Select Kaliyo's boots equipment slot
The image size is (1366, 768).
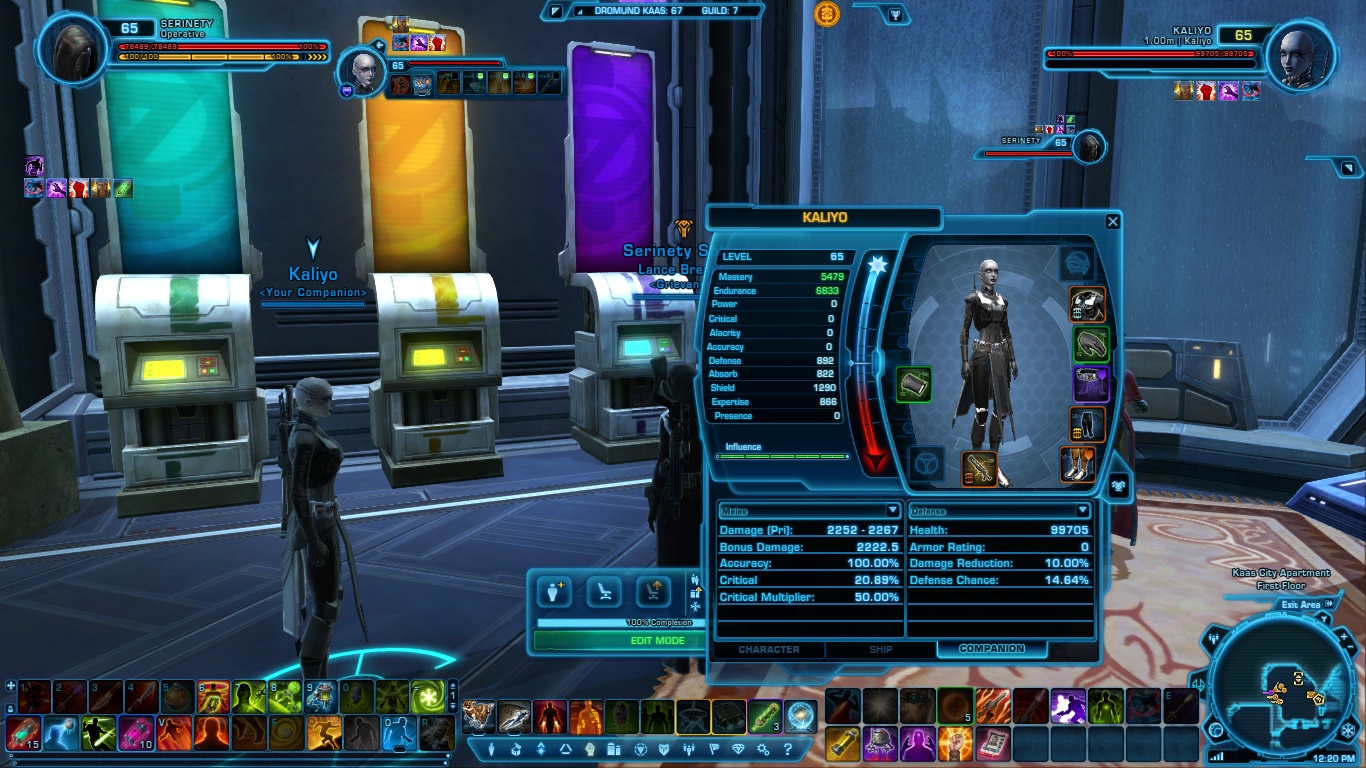tap(1079, 464)
